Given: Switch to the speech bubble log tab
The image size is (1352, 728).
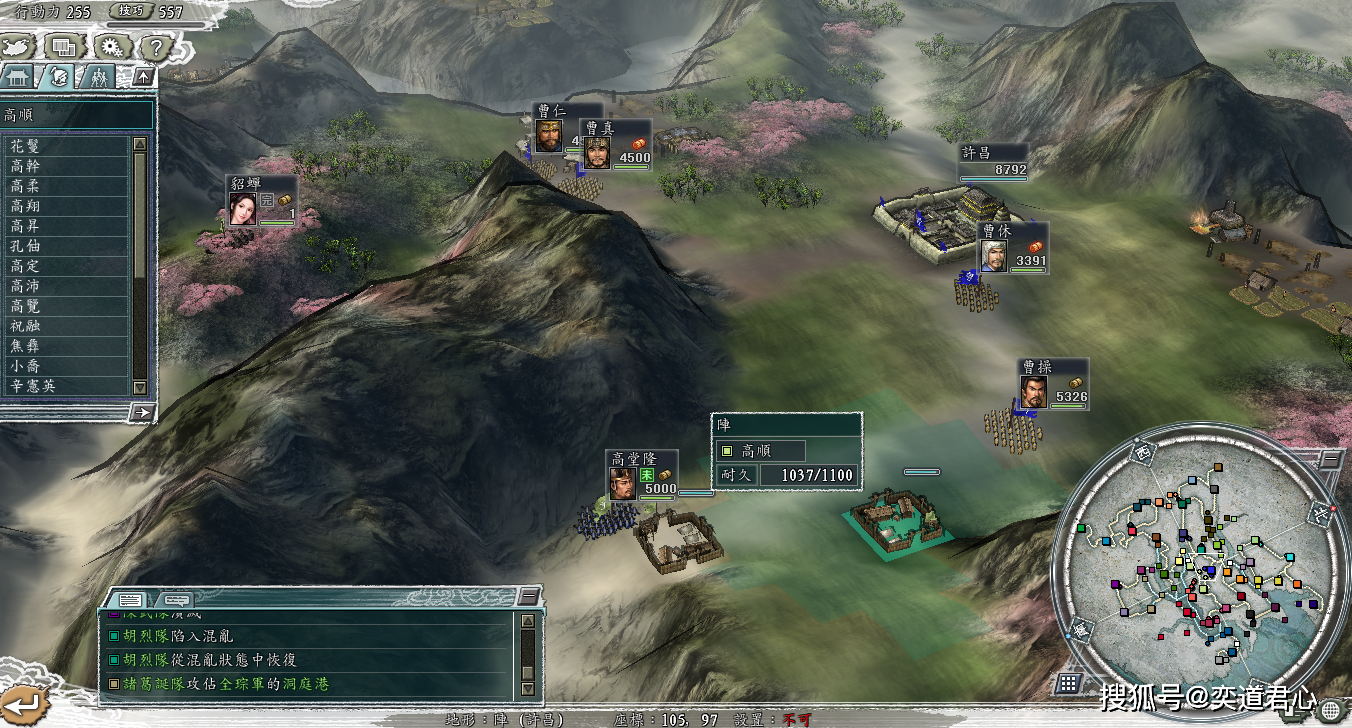Looking at the screenshot, I should point(175,599).
